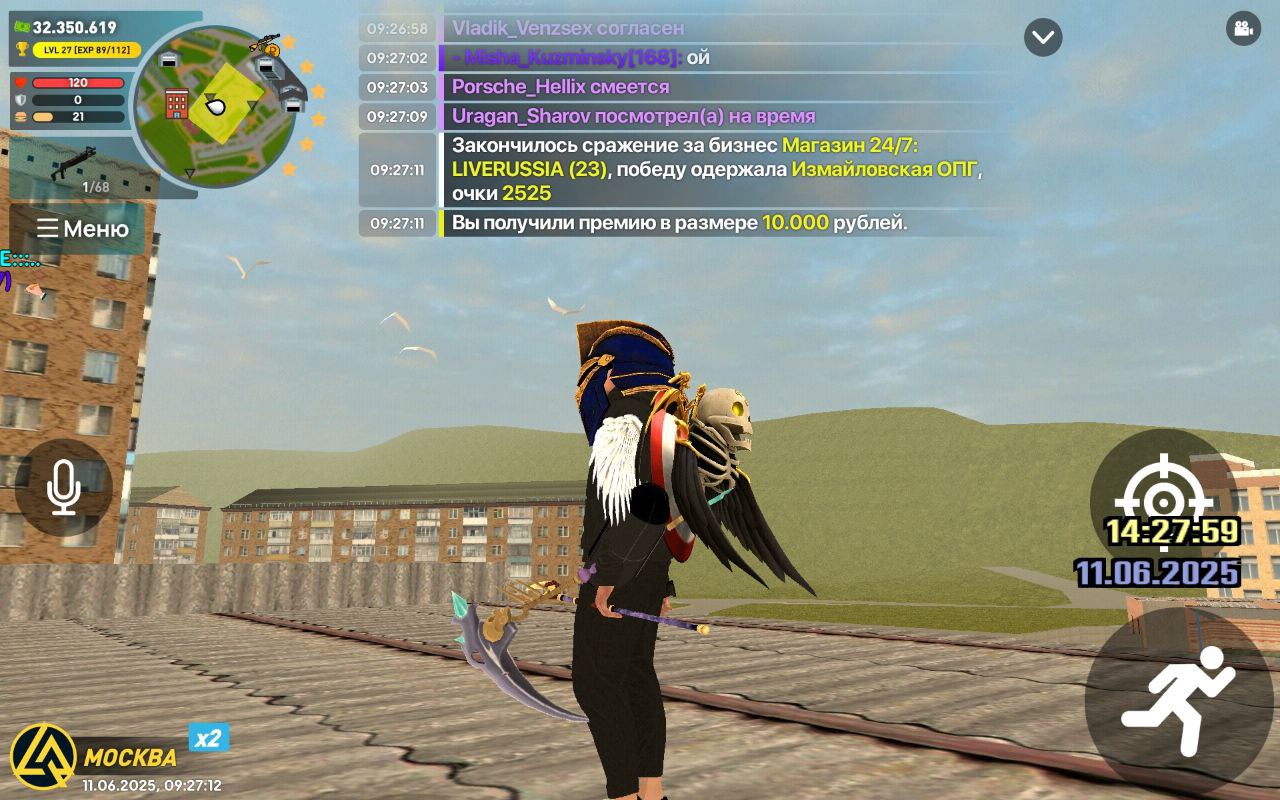Image resolution: width=1280 pixels, height=800 pixels.
Task: Mute voice chat via the mic button
Action: pyautogui.click(x=63, y=489)
